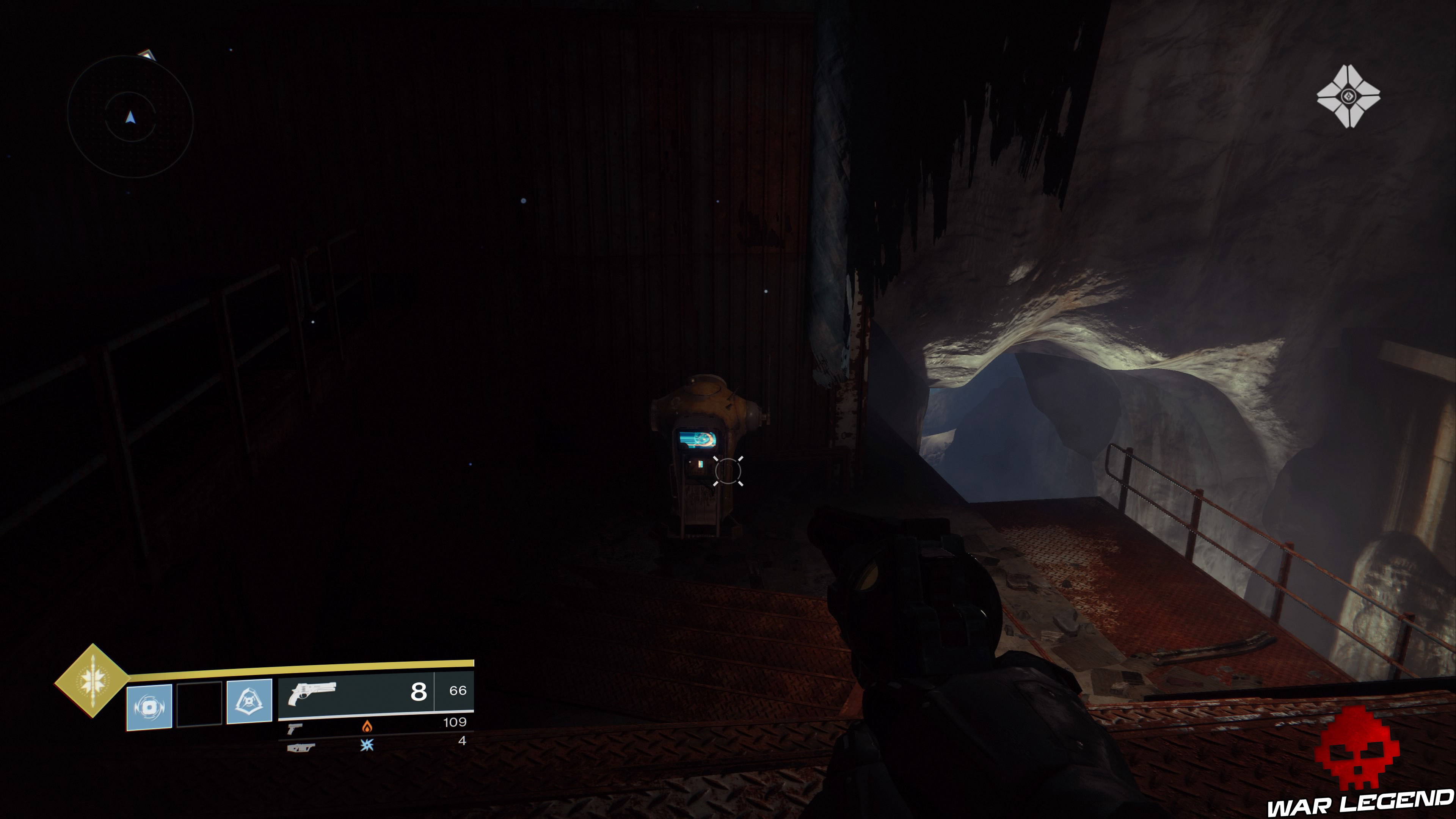Enable the glowing blue screen on the robot
Viewport: 1456px width, 819px height.
[698, 439]
